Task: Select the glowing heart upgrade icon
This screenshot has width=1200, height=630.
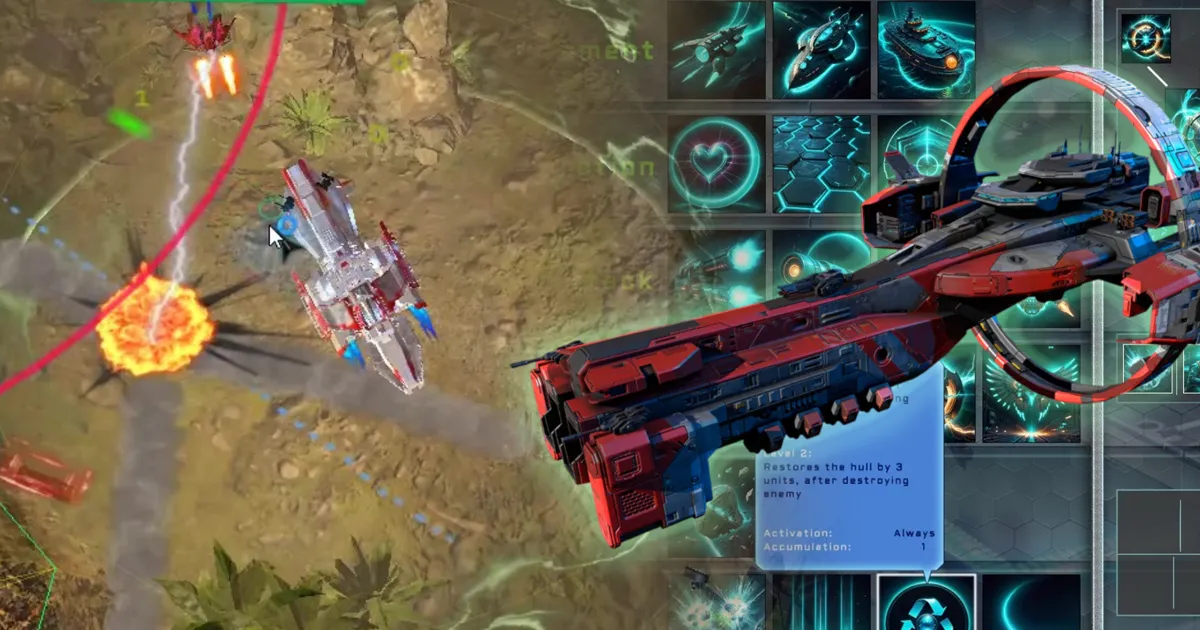Action: pyautogui.click(x=716, y=164)
